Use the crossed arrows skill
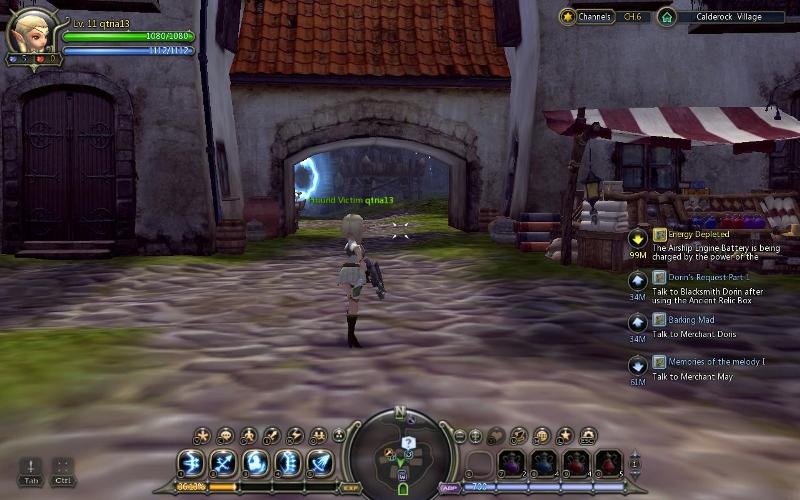The image size is (800, 500). 223,463
